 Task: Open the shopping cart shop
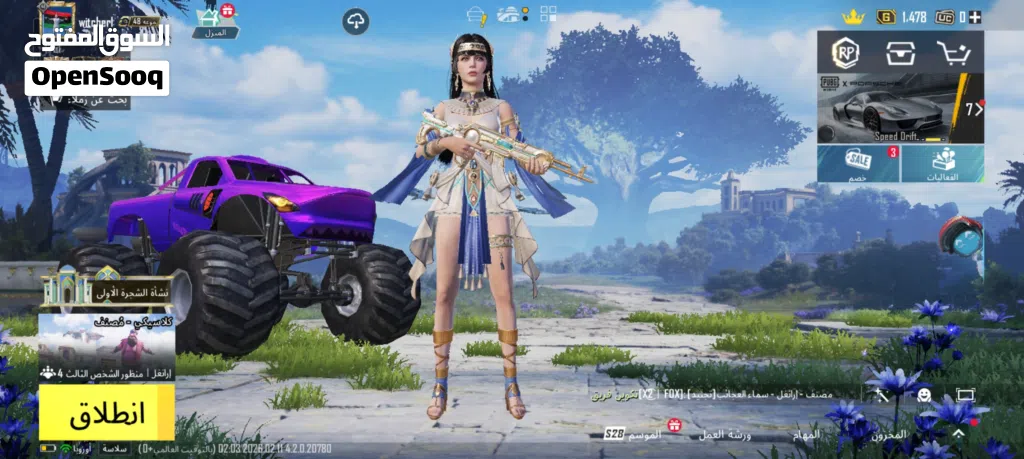(954, 52)
